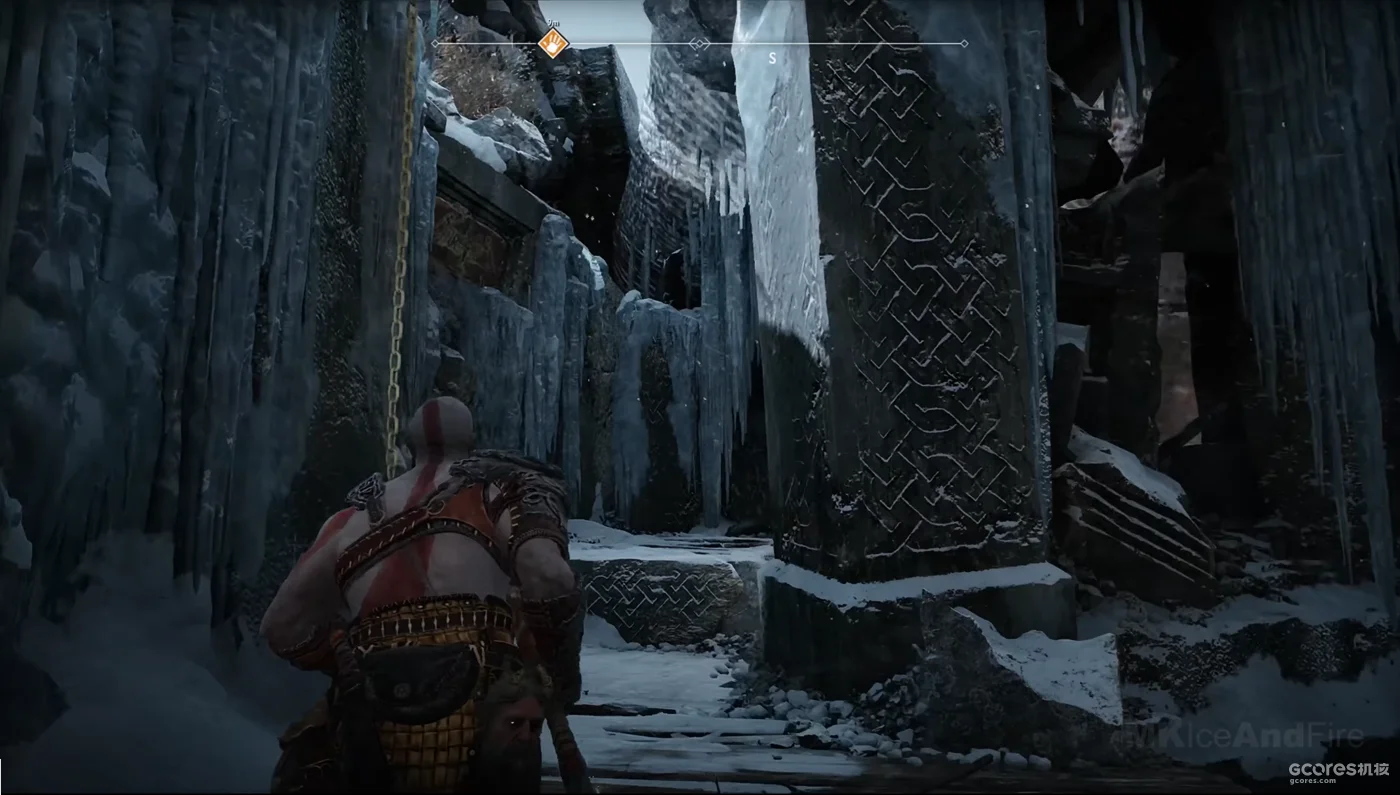Click the South 'S' compass heading
The image size is (1400, 795).
772,59
